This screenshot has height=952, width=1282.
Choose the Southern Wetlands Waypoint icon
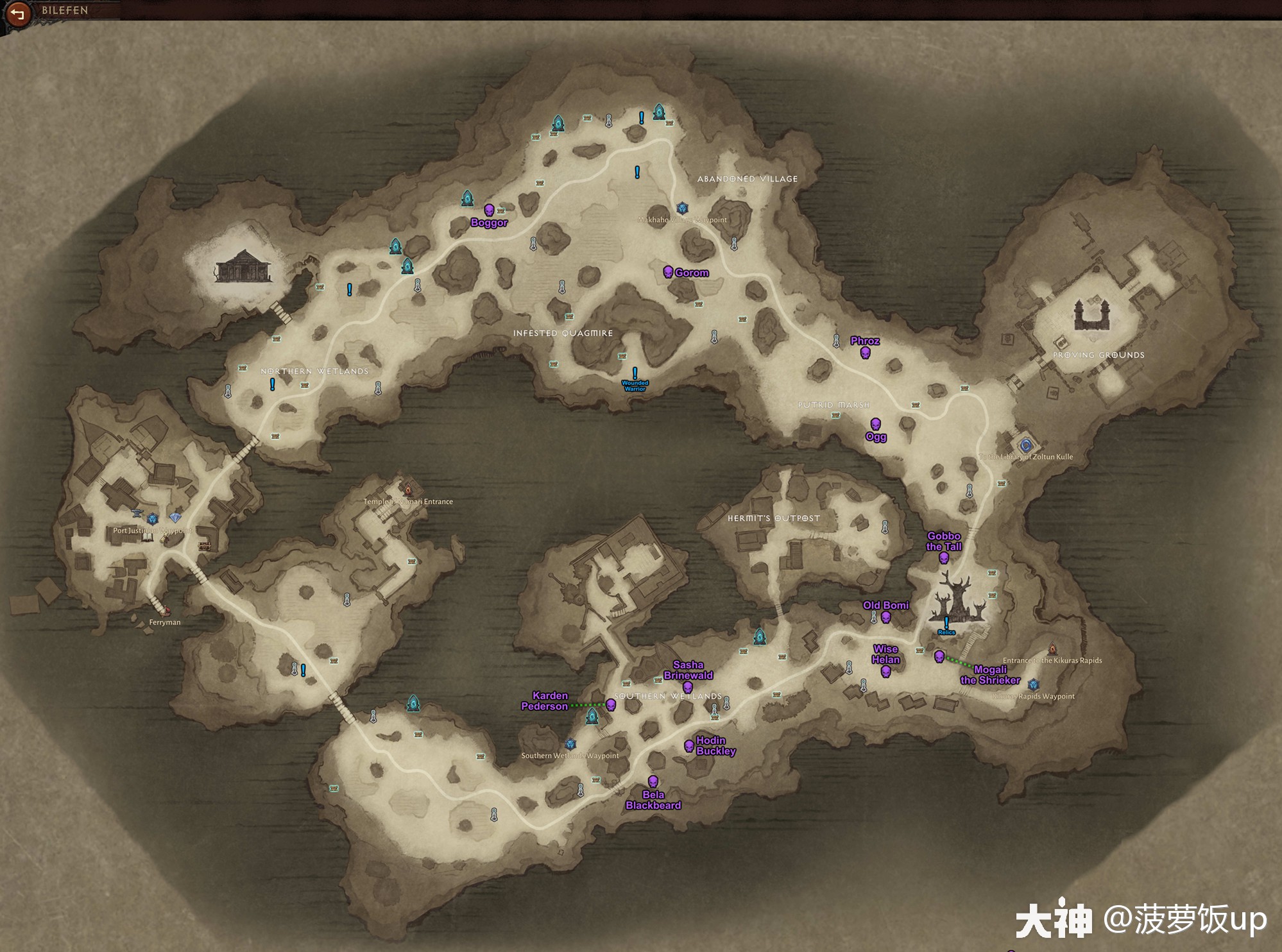point(570,744)
